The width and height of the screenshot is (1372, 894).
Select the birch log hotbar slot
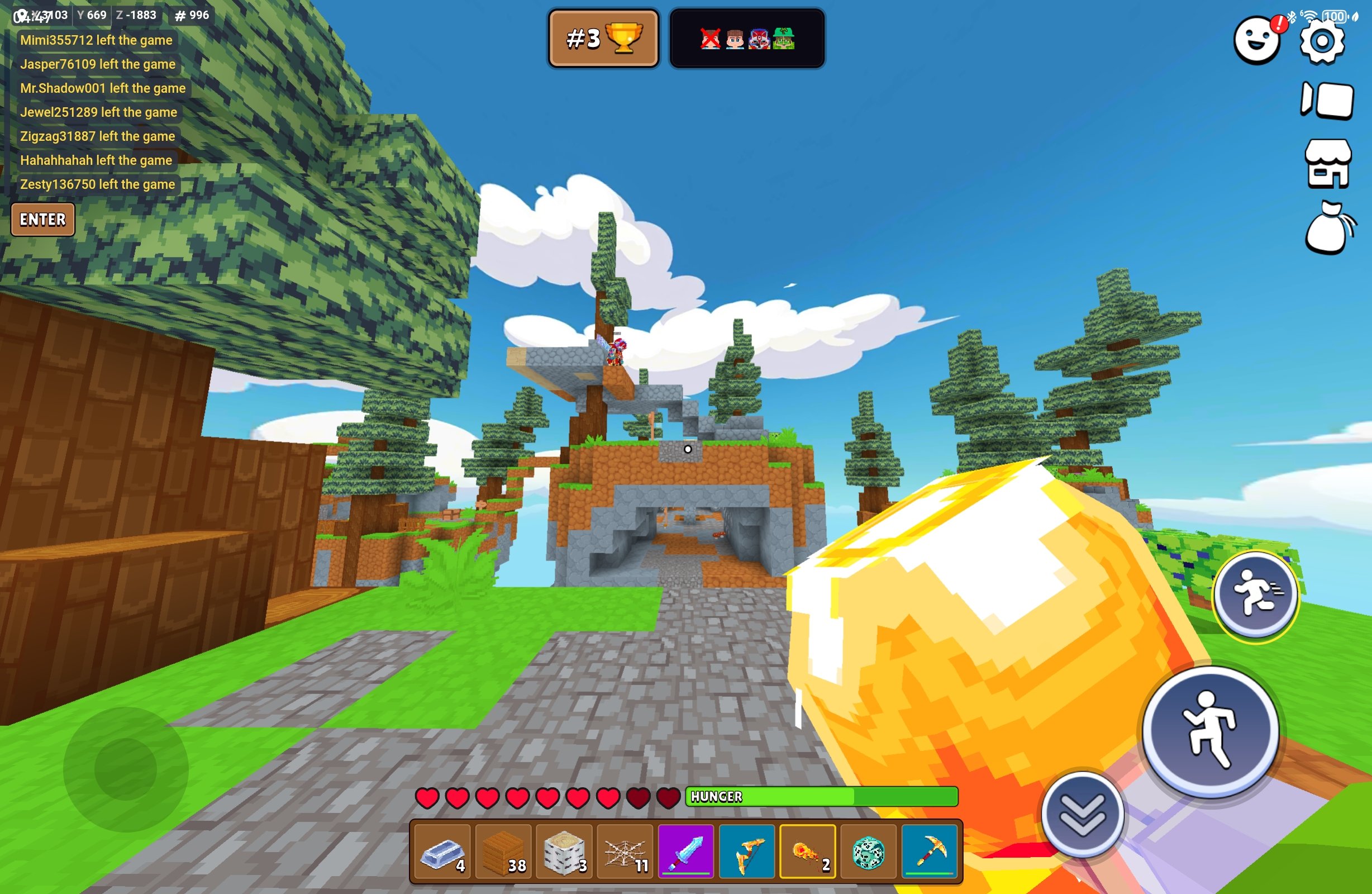pyautogui.click(x=564, y=852)
